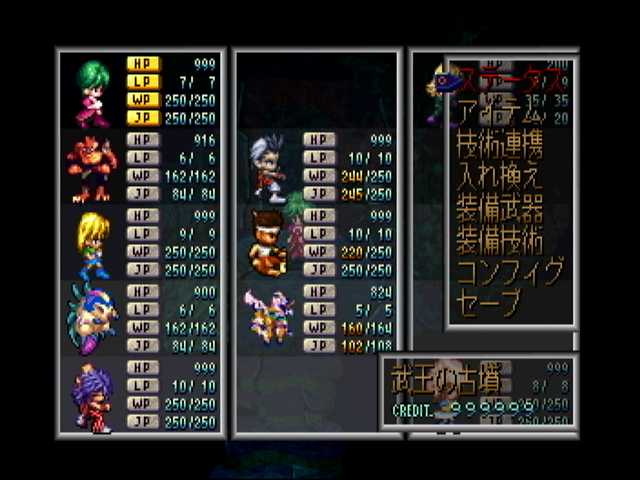
Task: Select セーブ to save the game
Action: pos(489,304)
